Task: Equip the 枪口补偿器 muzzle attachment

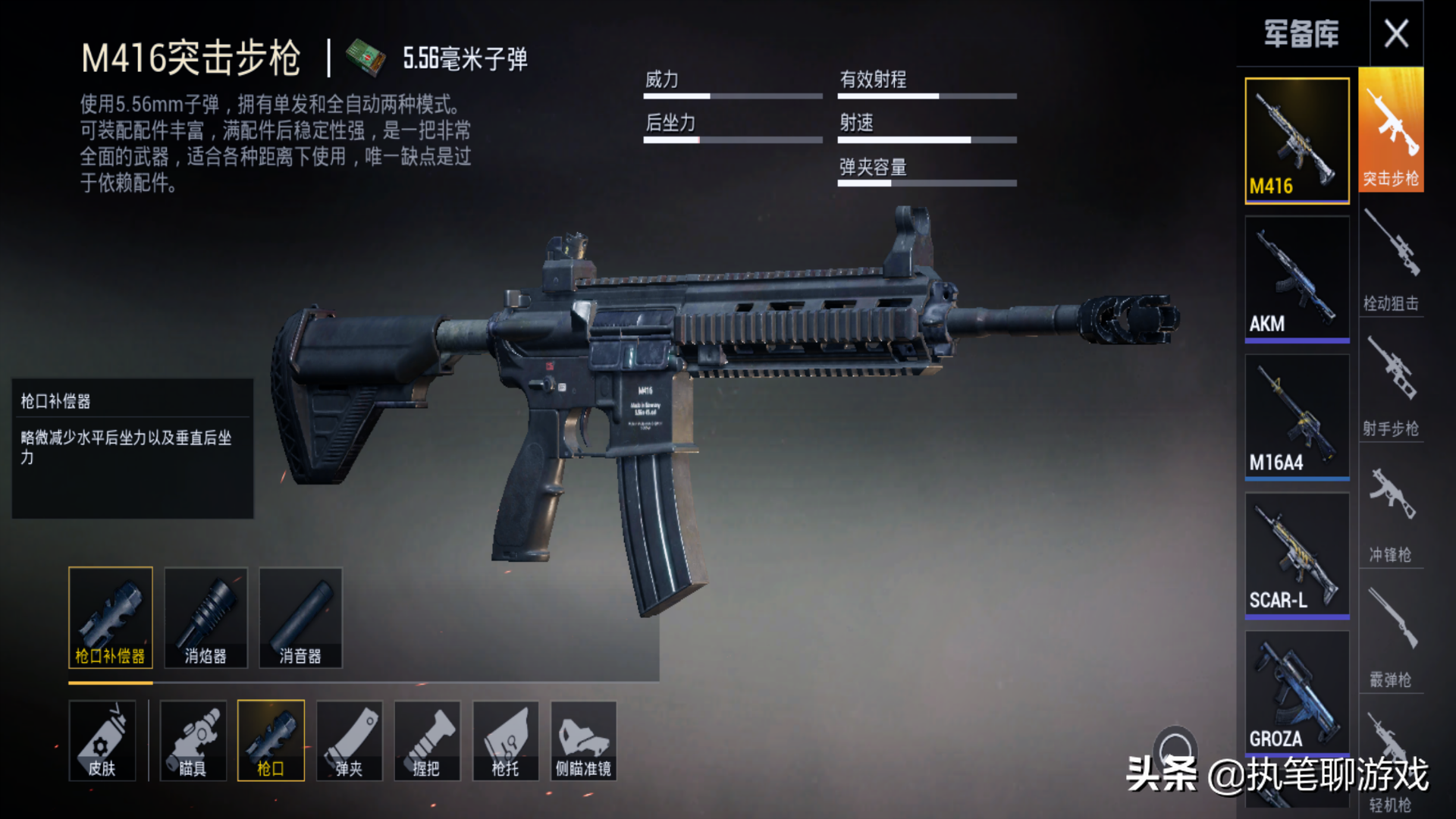Action: [x=111, y=617]
